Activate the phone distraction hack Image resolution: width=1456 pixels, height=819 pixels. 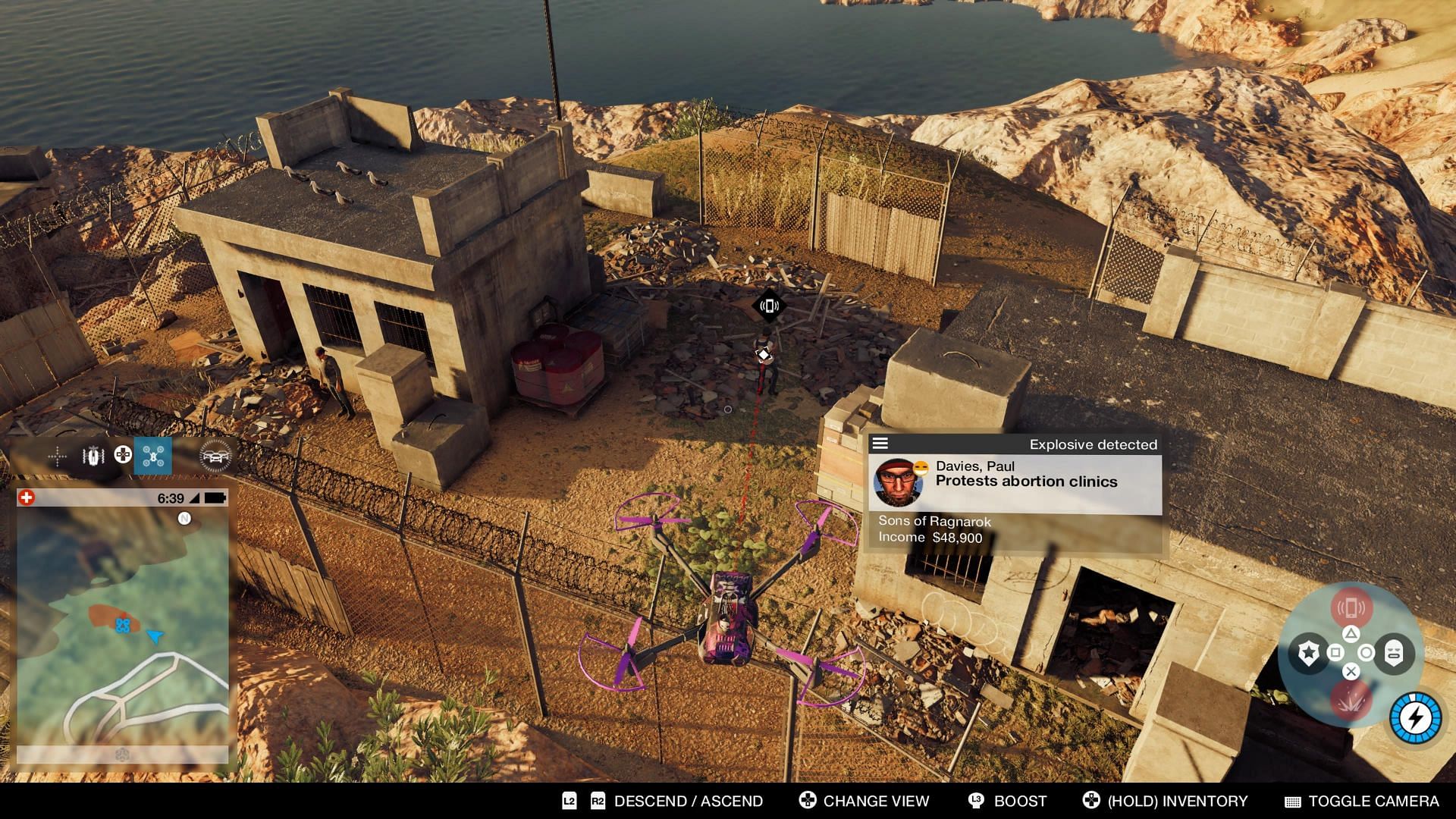click(x=1351, y=607)
